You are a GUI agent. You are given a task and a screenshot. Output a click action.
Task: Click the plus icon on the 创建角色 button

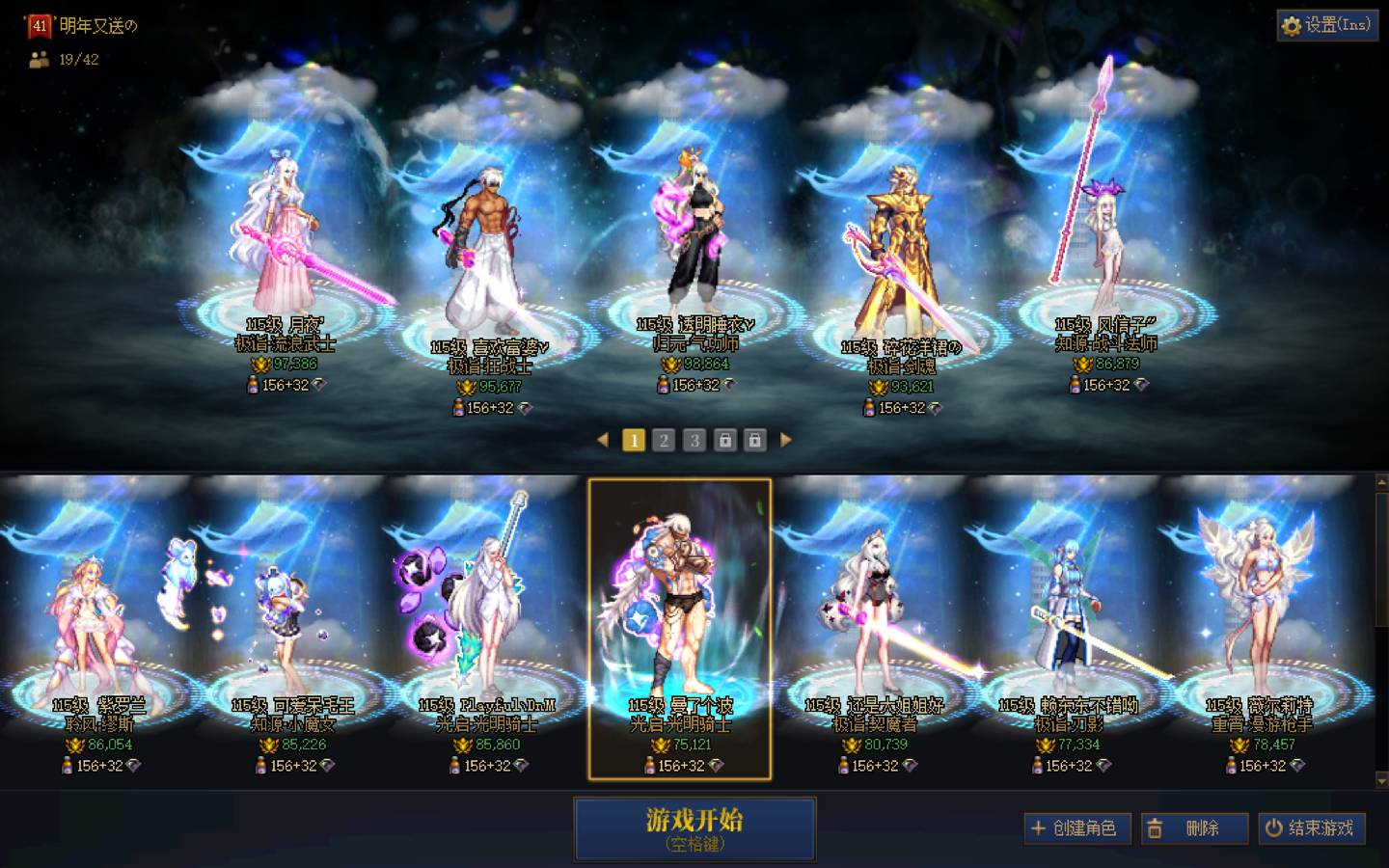(1039, 828)
